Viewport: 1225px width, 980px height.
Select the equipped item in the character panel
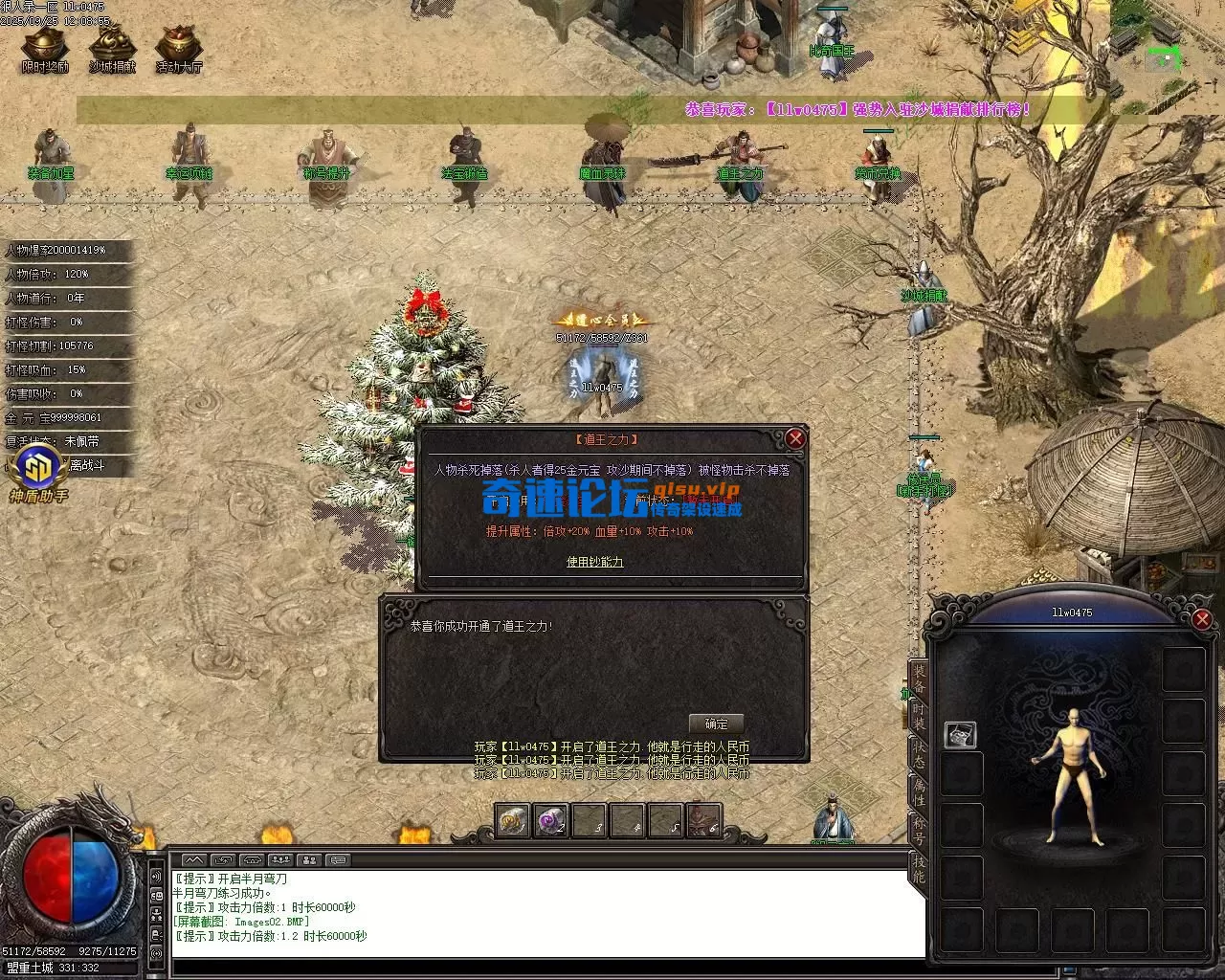[961, 734]
